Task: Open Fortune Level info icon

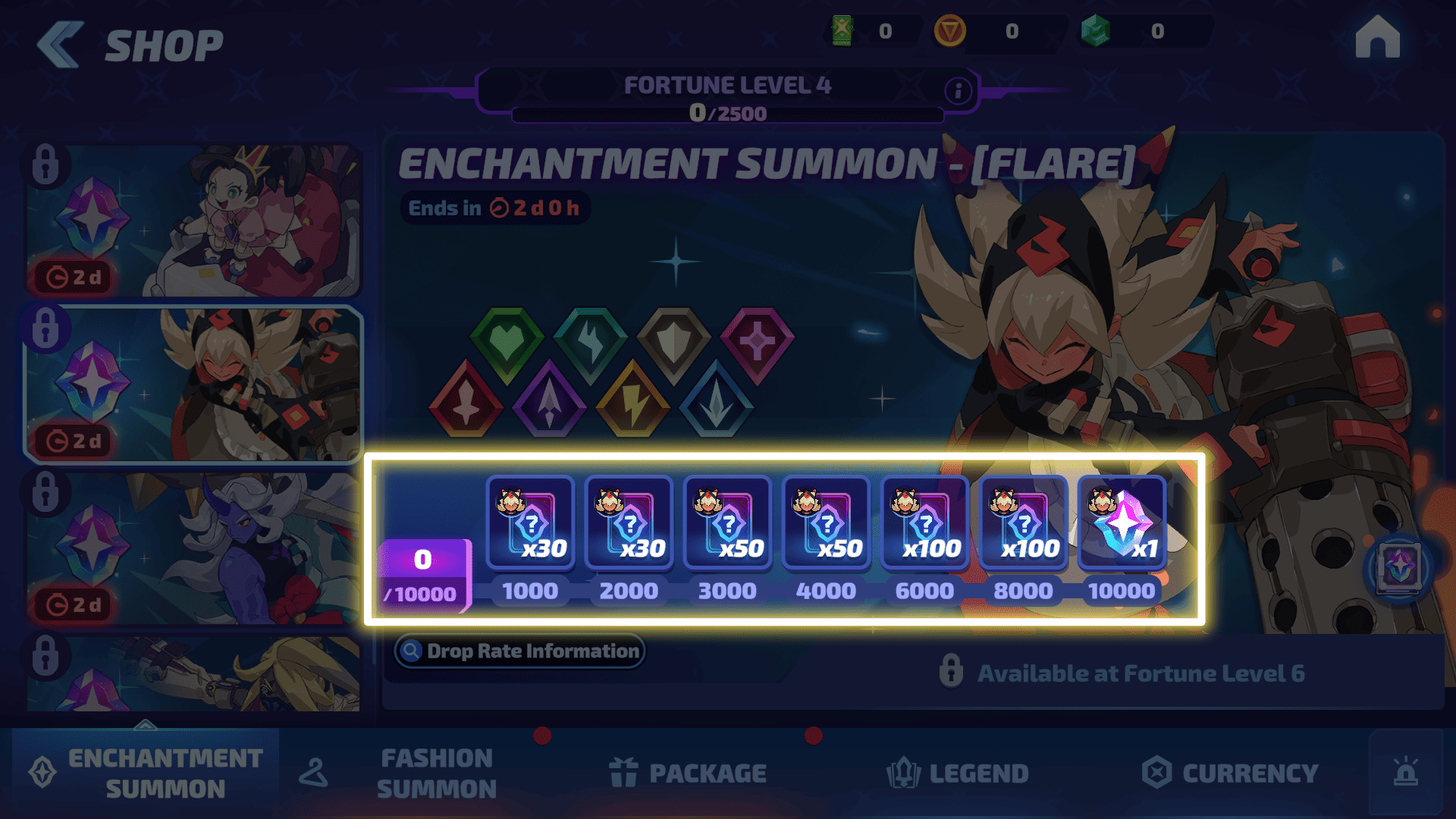Action: pos(958,91)
